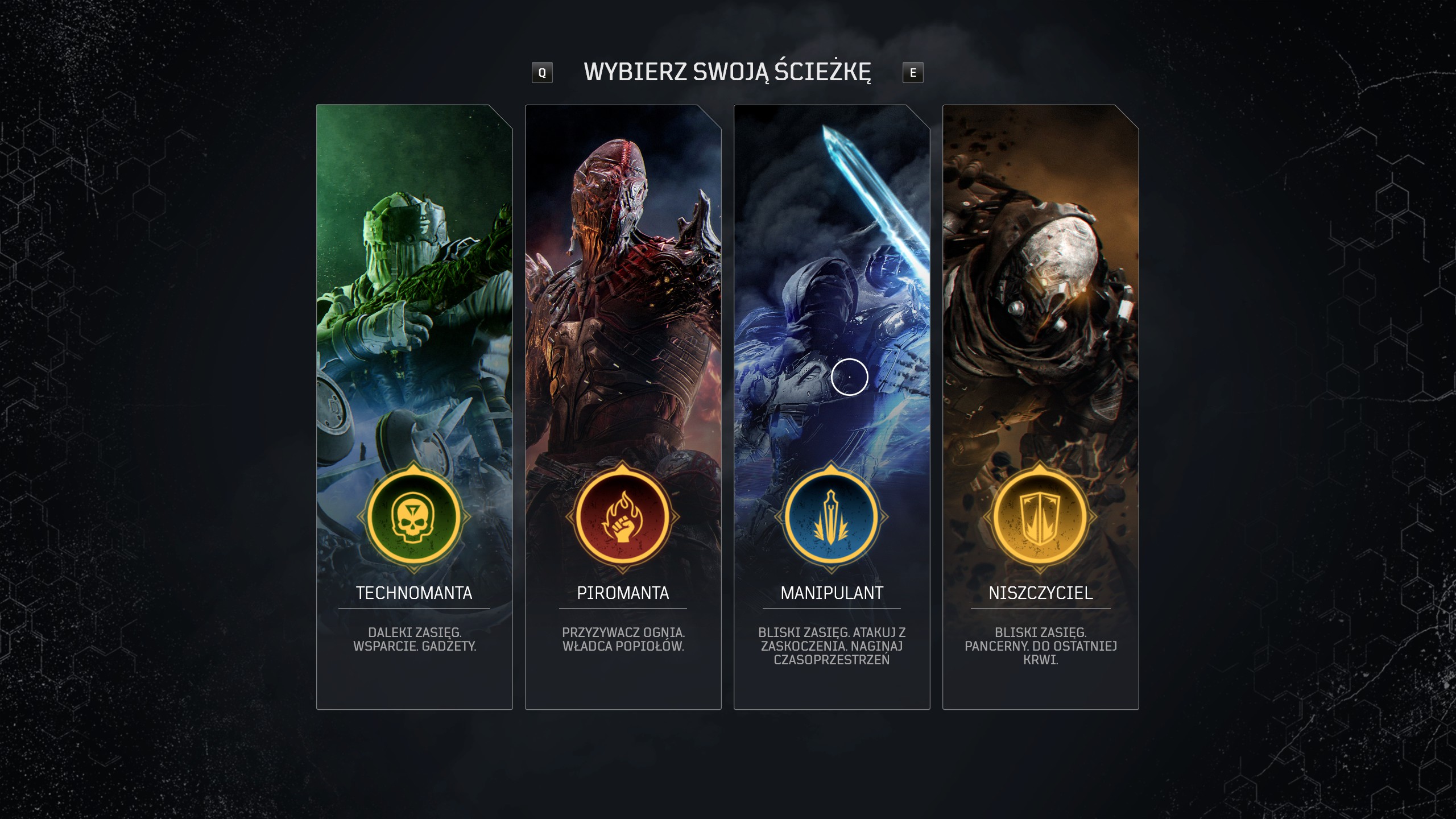Click the MANIPULANT name label
Screen dimensions: 1456x819
[x=832, y=593]
